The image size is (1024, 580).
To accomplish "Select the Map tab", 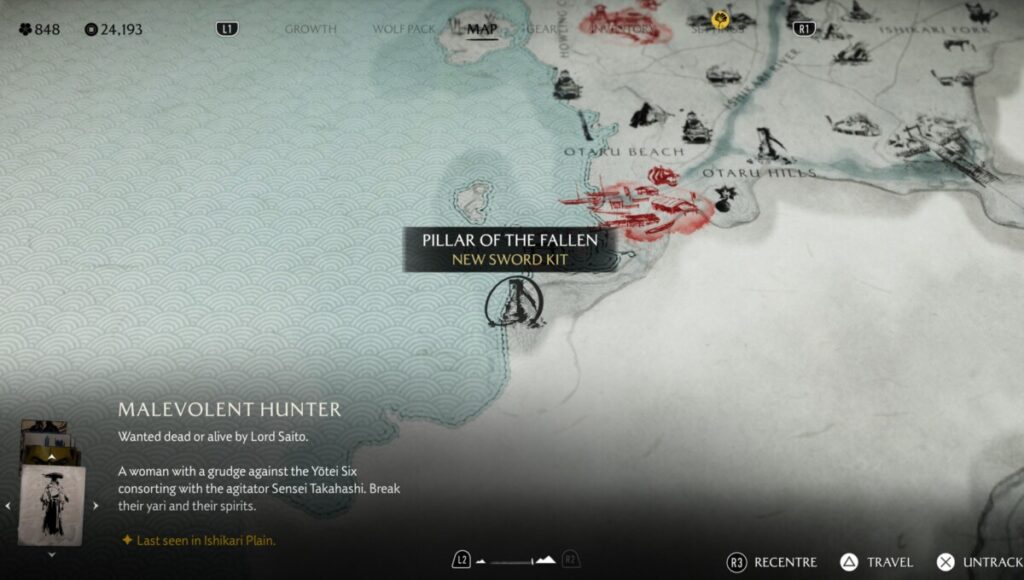I will (482, 28).
